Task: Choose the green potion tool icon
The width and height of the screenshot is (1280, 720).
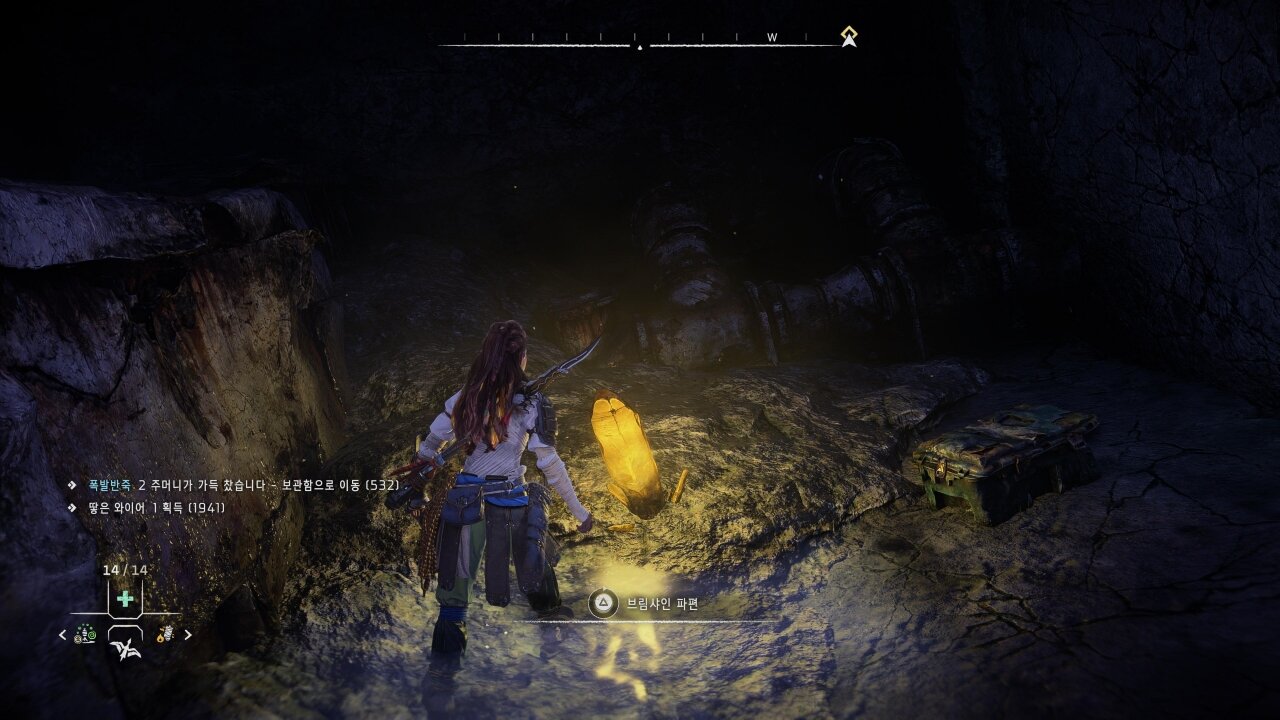Action: tap(87, 634)
